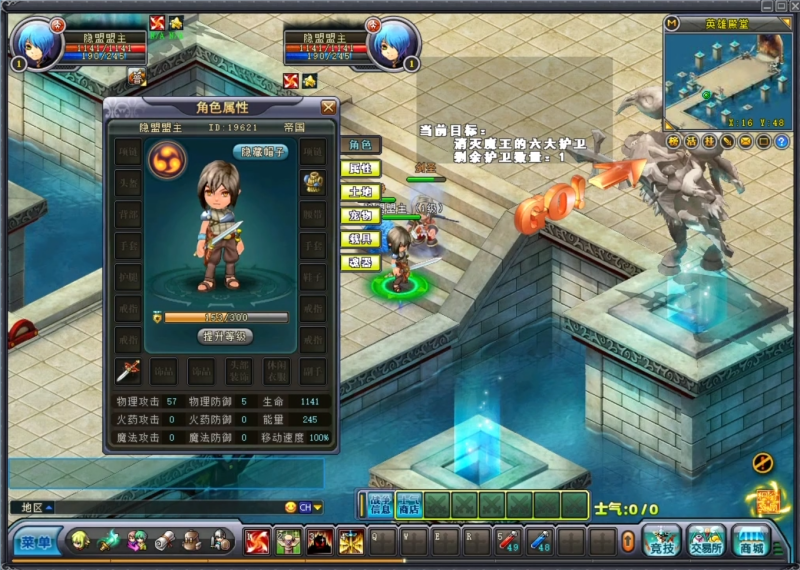Viewport: 800px width, 570px height.
Task: Close the 角色属性 character window
Action: coord(328,107)
